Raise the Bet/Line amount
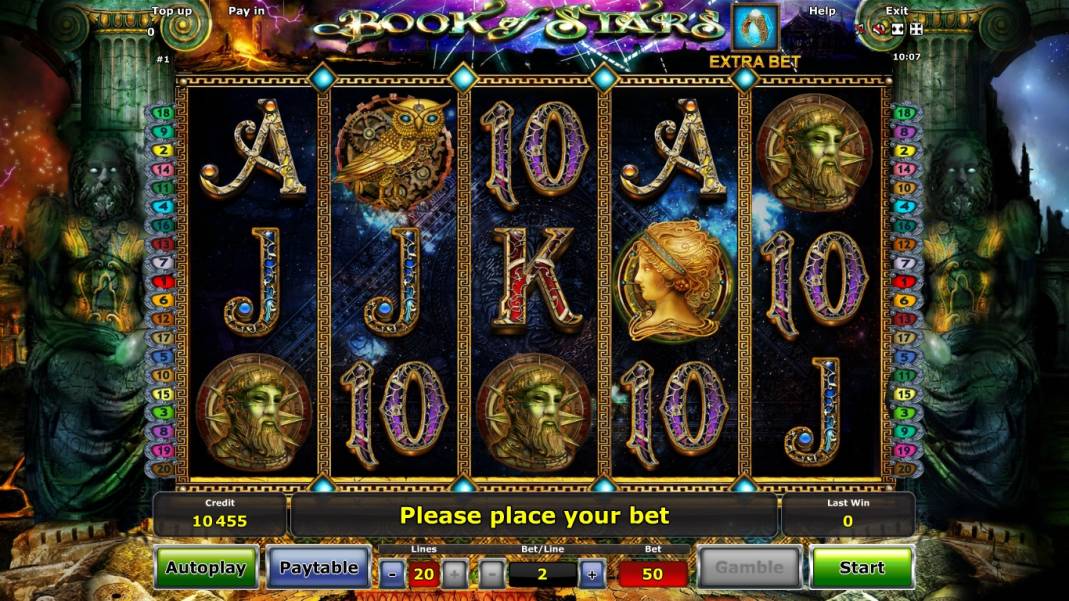The width and height of the screenshot is (1069, 601). 592,574
